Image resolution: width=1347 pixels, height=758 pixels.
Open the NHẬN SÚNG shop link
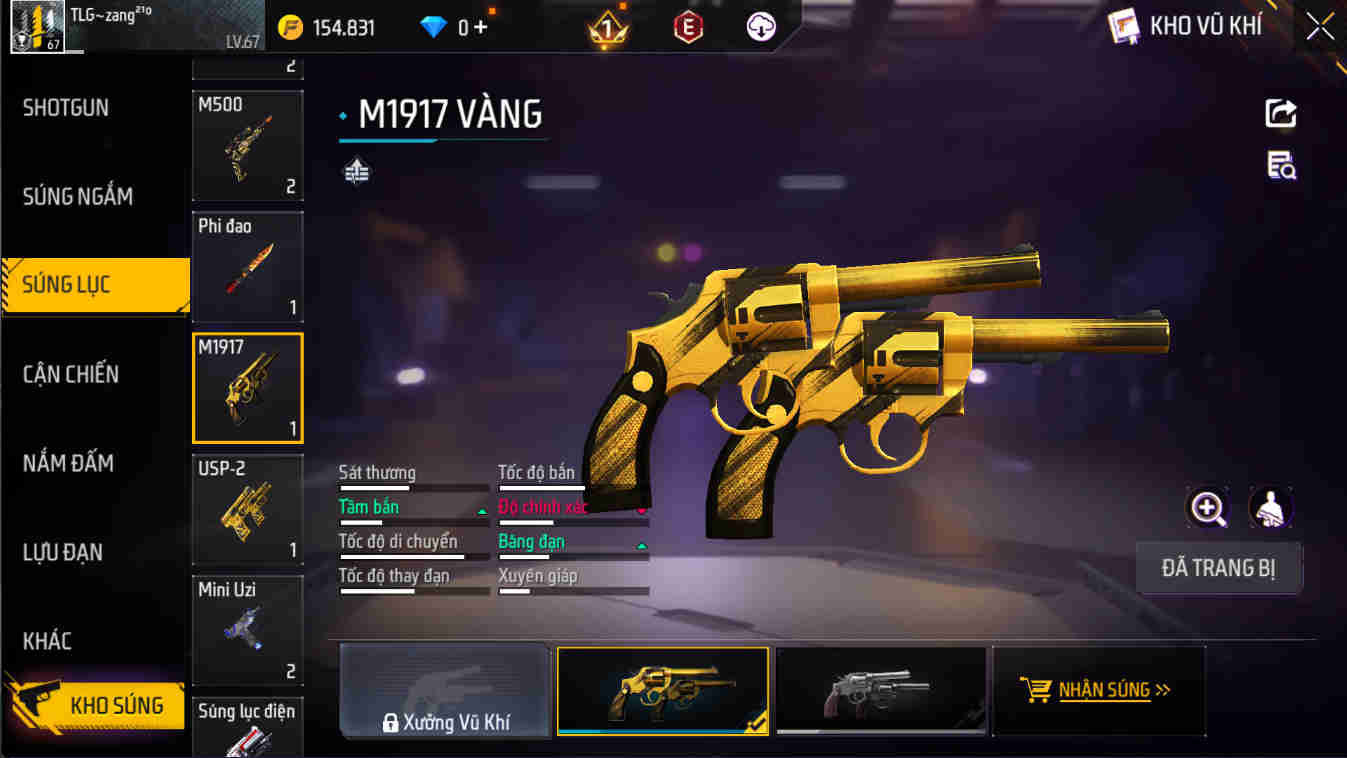point(1099,690)
